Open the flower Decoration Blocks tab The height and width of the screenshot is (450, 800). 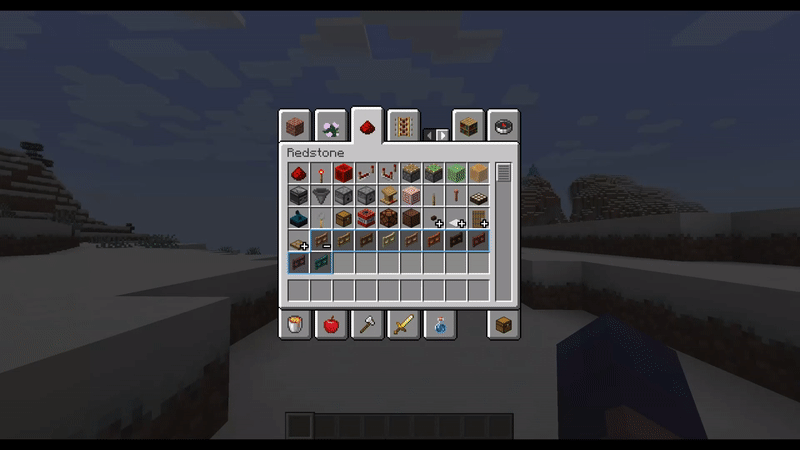331,126
